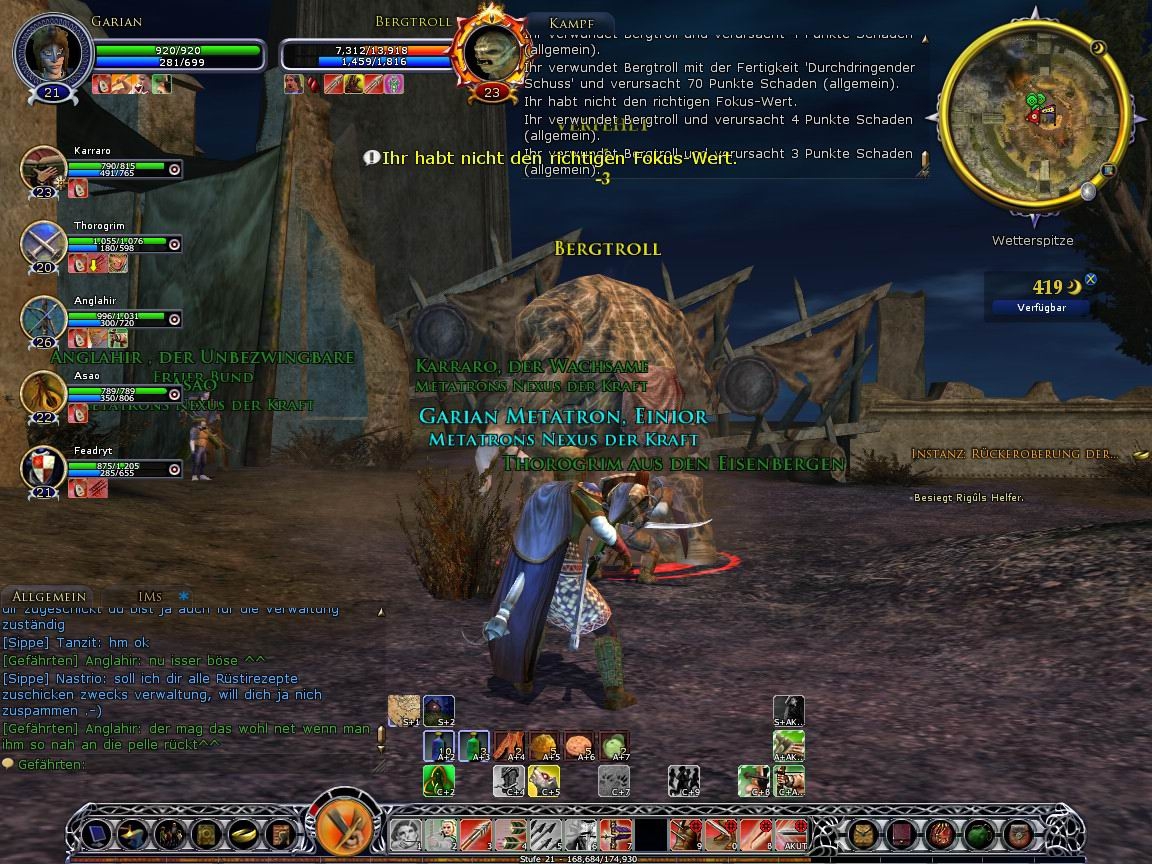Select party member Karraro's portrait
This screenshot has width=1152, height=864.
(x=44, y=170)
